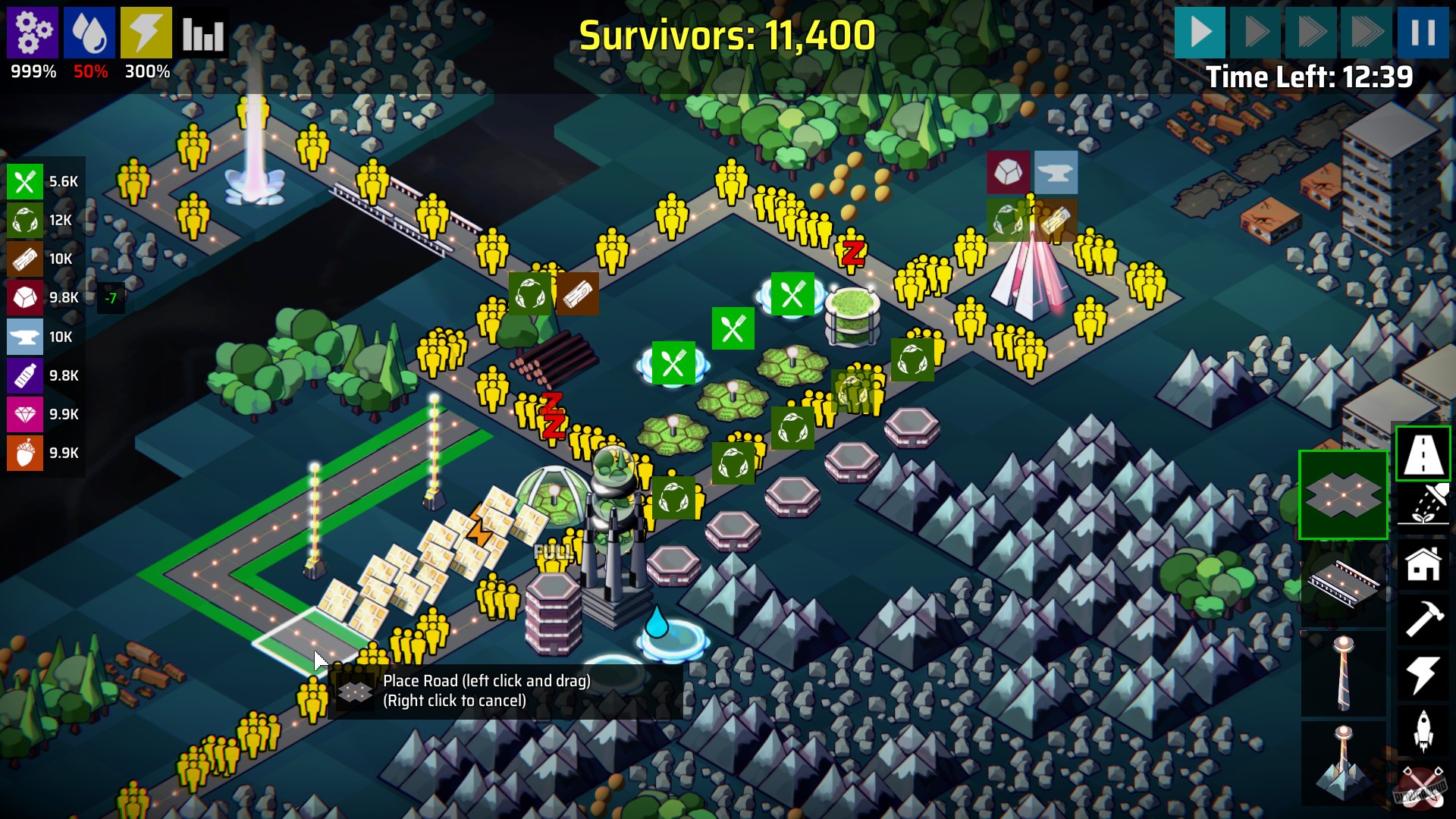Click the Survivors counter at the top
1456x819 pixels.
tap(728, 34)
